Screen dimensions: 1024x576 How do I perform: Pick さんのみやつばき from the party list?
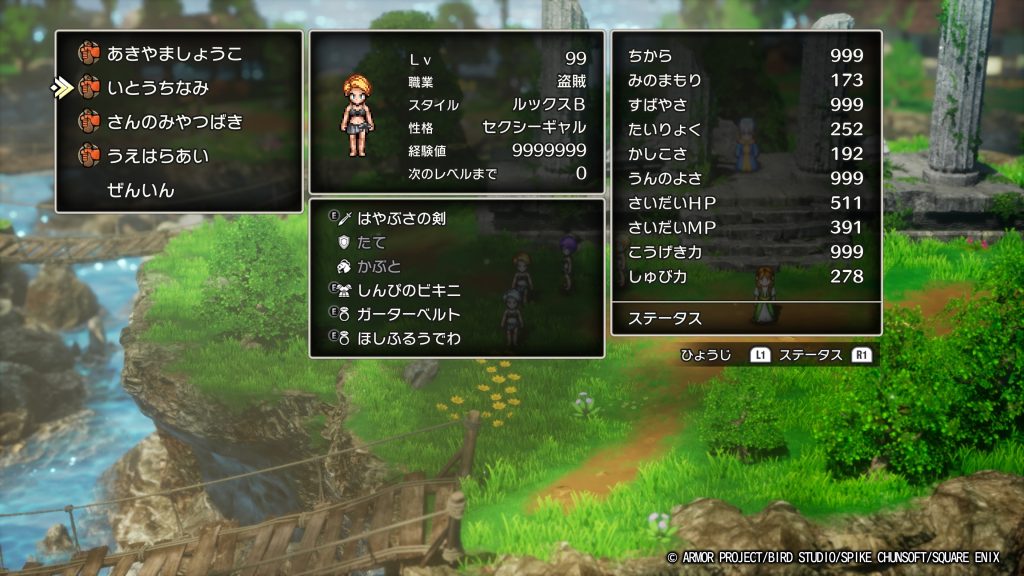coord(174,122)
